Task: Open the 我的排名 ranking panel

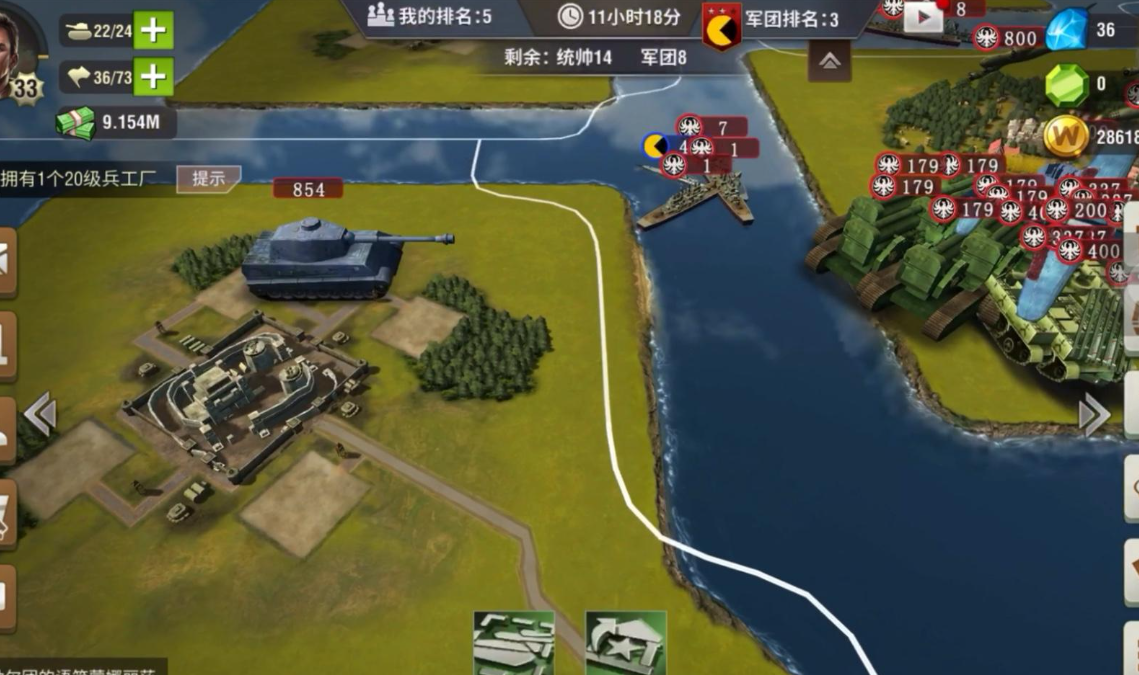Action: (430, 16)
